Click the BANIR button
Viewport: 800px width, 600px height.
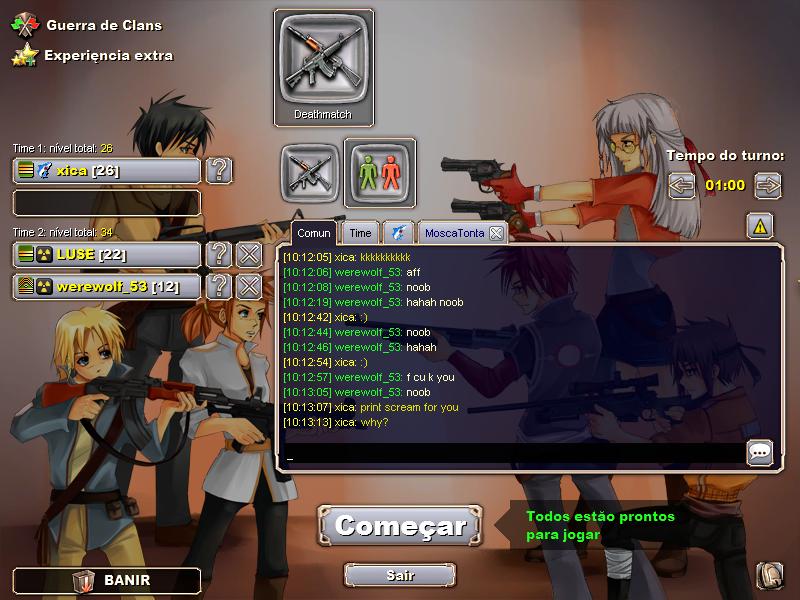coord(107,580)
